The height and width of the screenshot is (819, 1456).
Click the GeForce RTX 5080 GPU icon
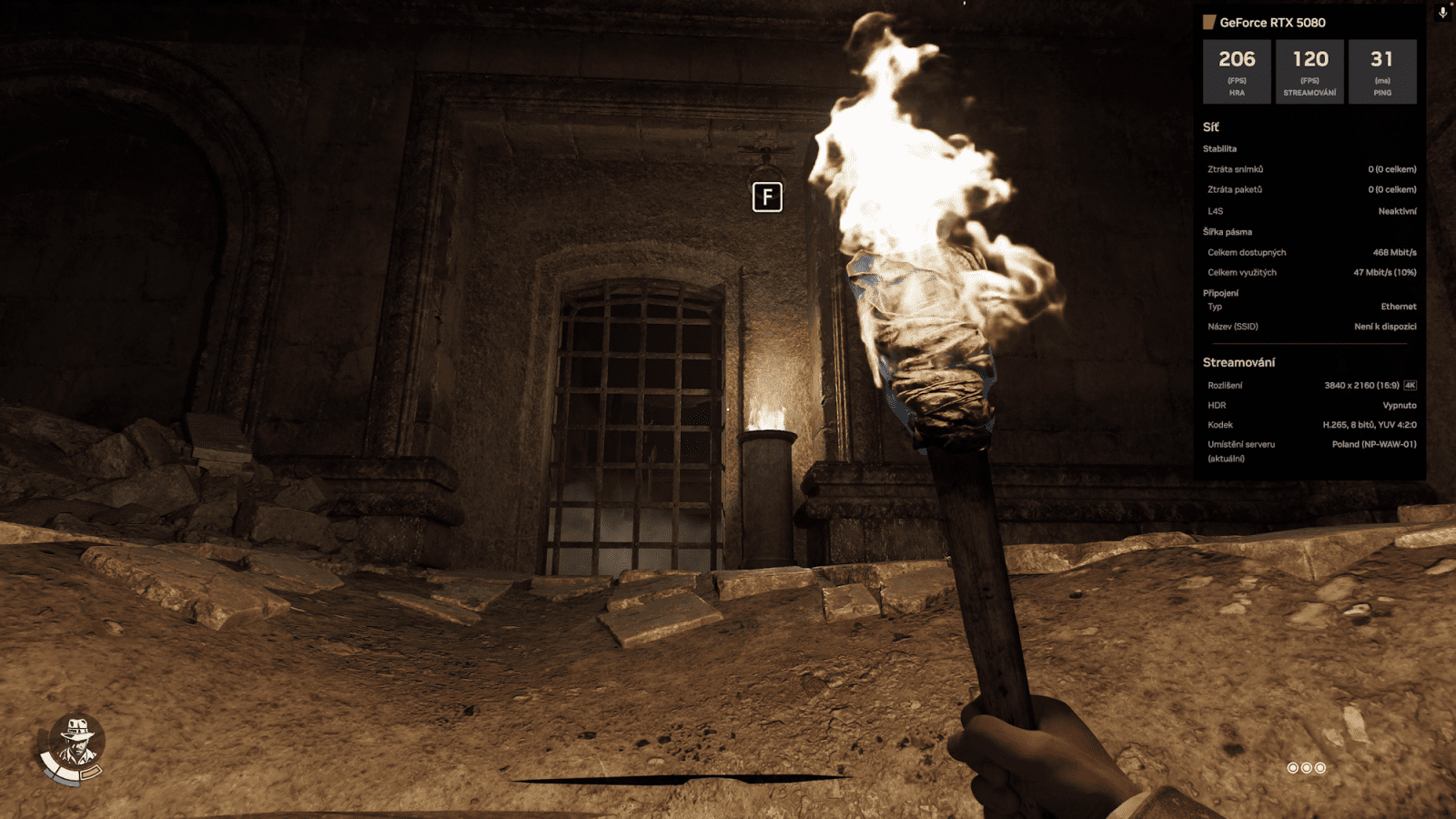tap(1208, 22)
